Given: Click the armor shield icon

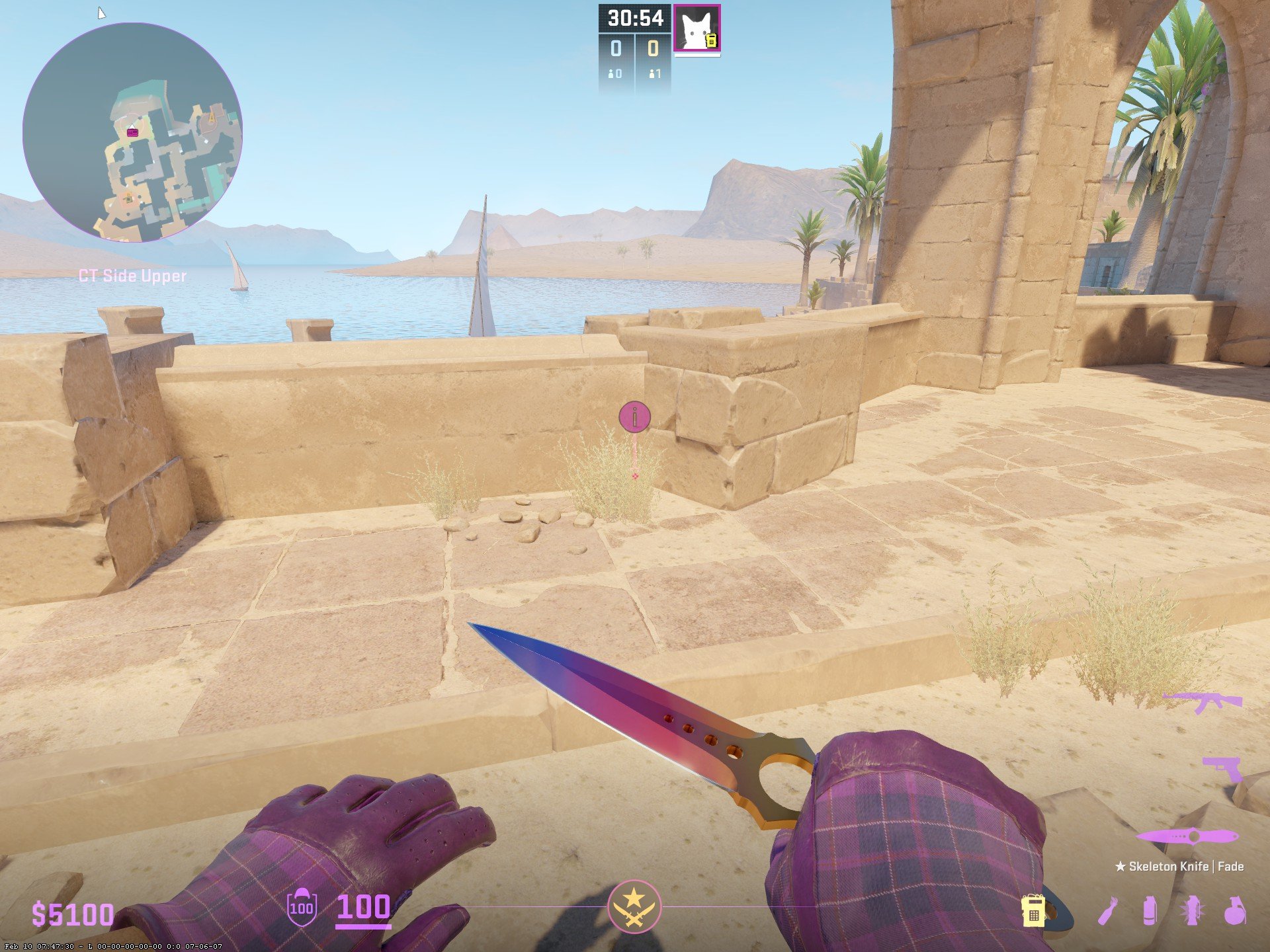Looking at the screenshot, I should coord(302,906).
